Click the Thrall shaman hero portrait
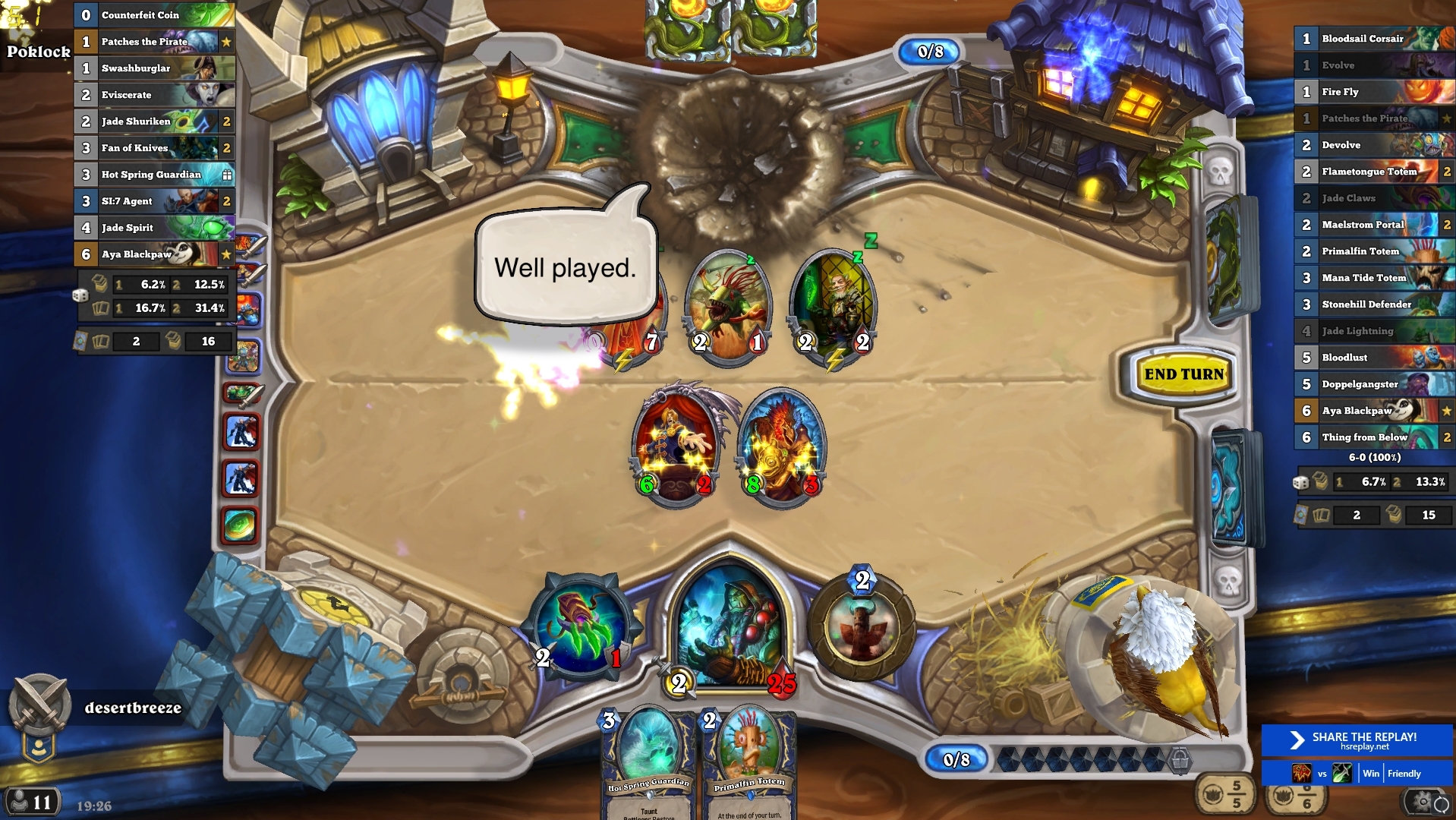The width and height of the screenshot is (1456, 820). [730, 630]
